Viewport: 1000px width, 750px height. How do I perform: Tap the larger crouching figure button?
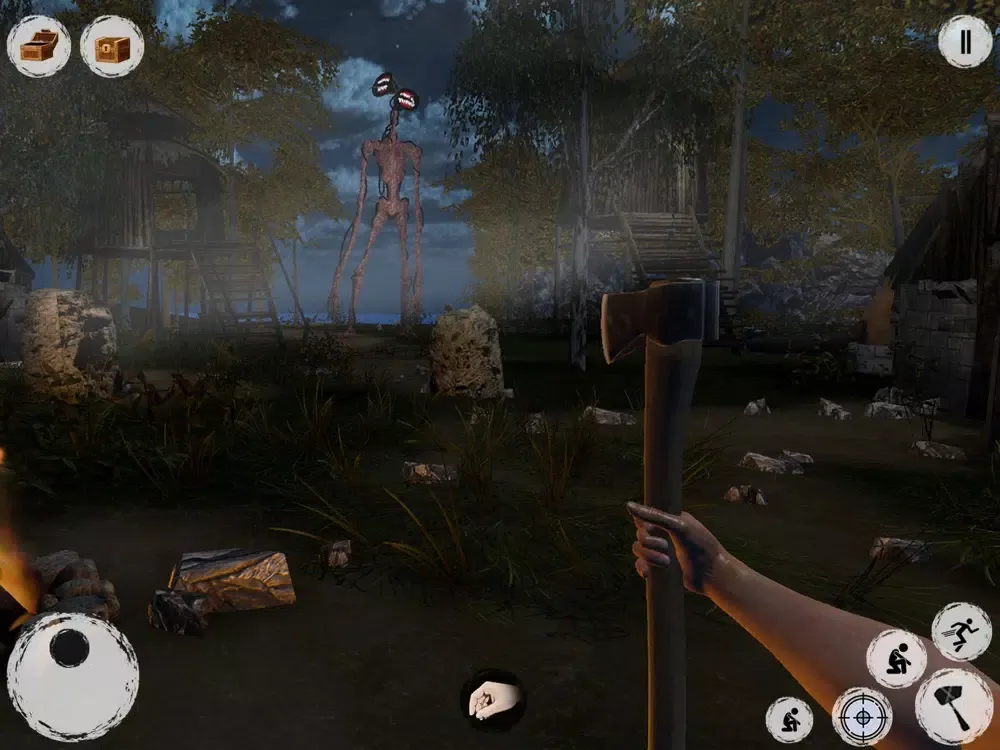896,658
